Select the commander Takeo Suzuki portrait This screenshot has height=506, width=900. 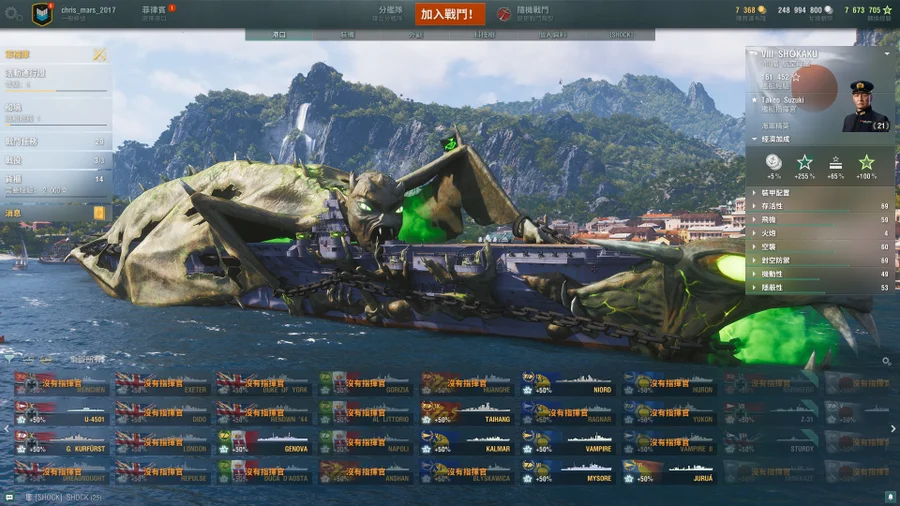point(864,106)
